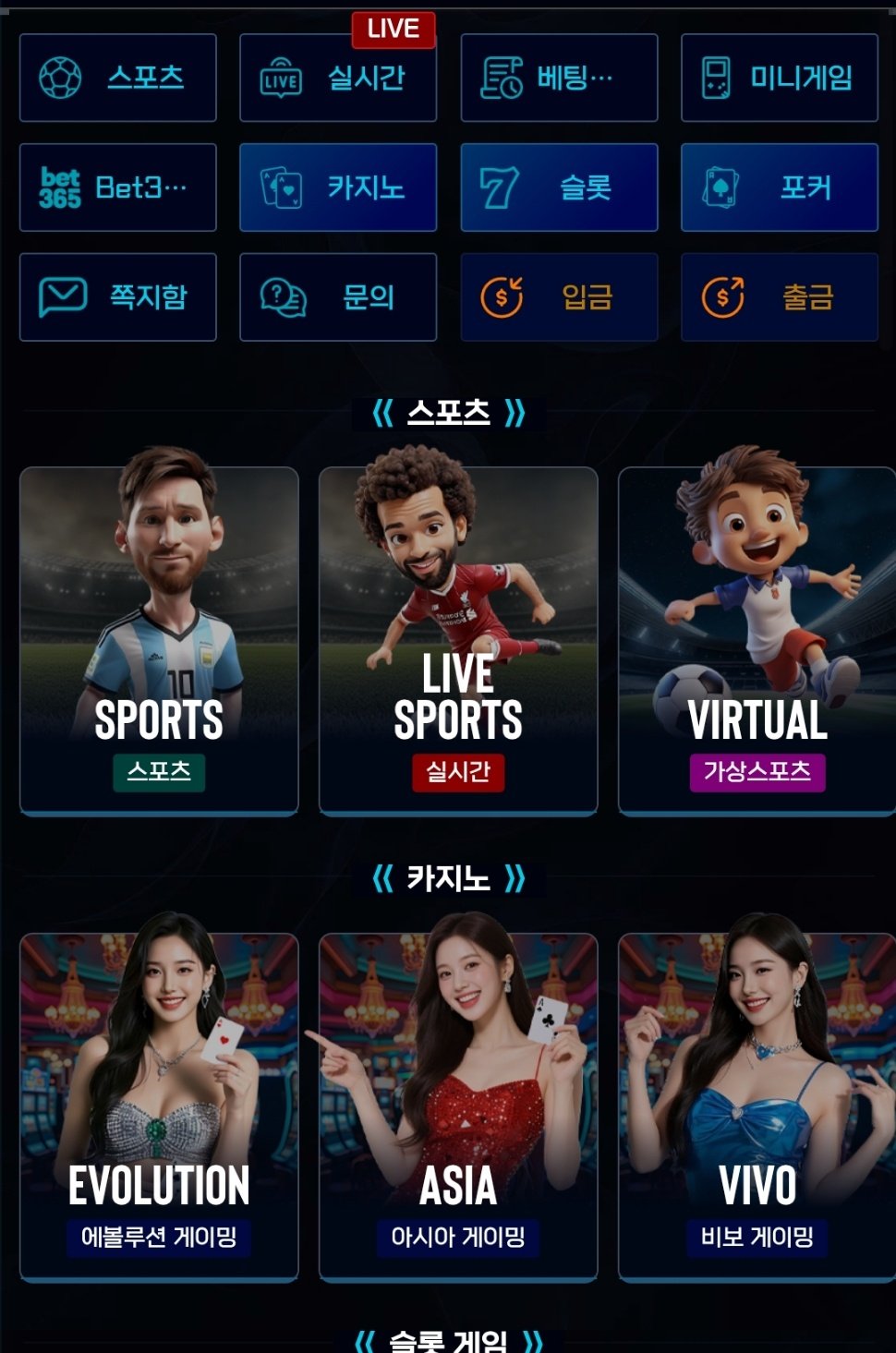Open the EVOLUTION 에볼루션 게이밍 card

pos(159,1106)
